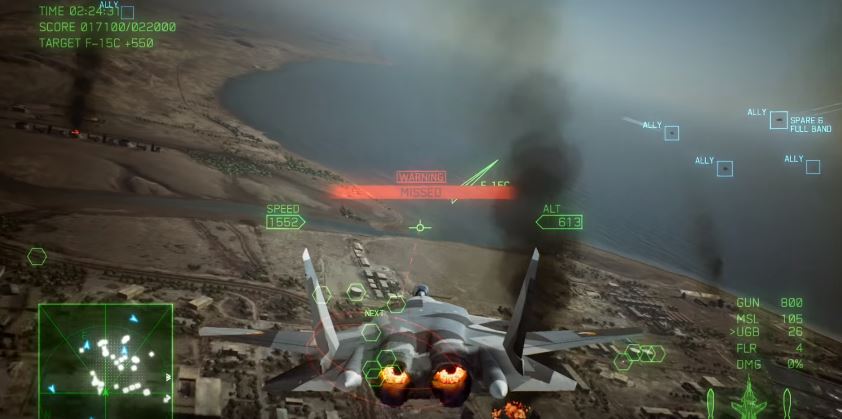Target the hexagon marker labeled NEXT
This screenshot has height=419, width=842.
click(371, 331)
